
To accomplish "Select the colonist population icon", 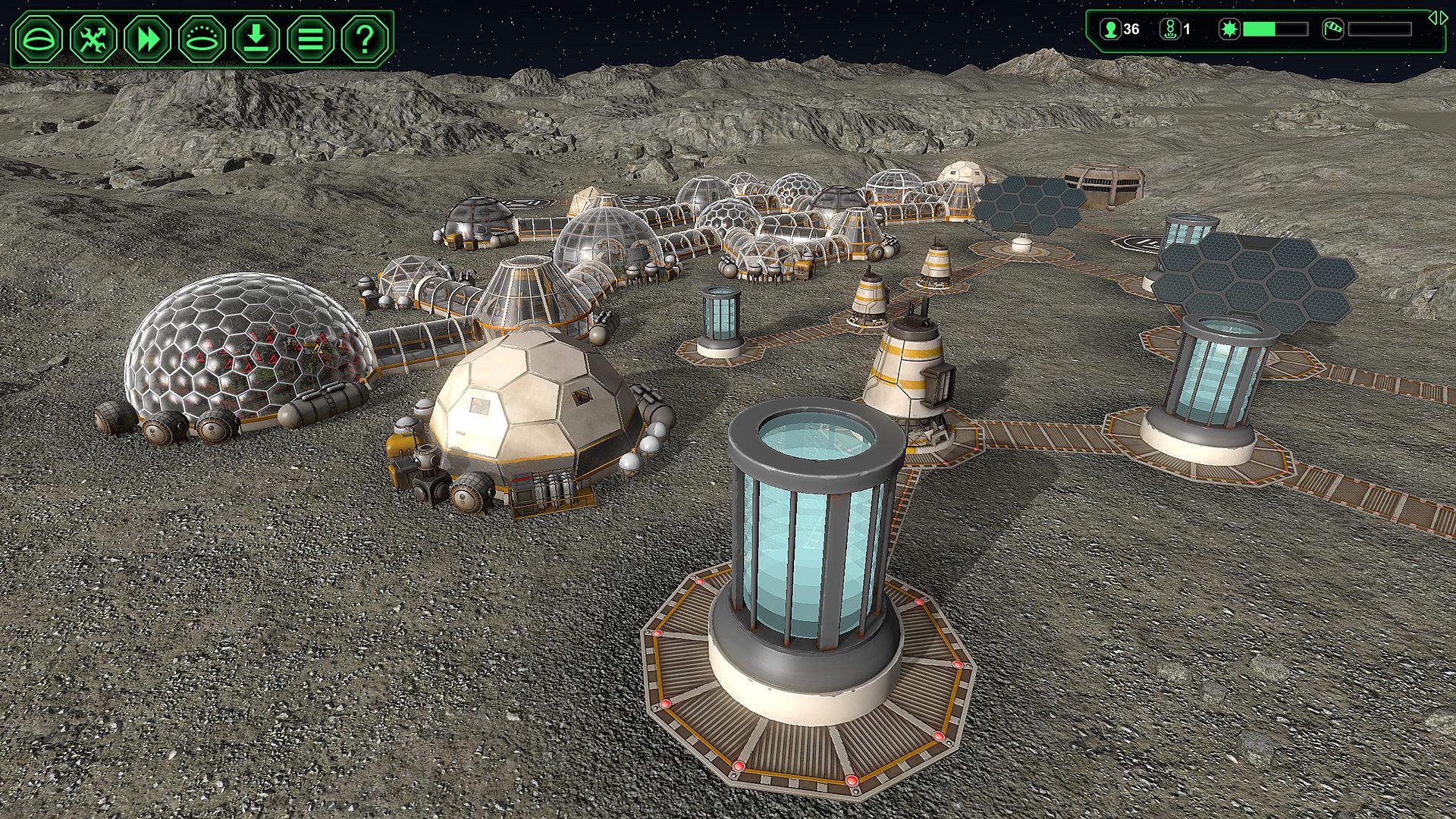I will pos(1111,30).
